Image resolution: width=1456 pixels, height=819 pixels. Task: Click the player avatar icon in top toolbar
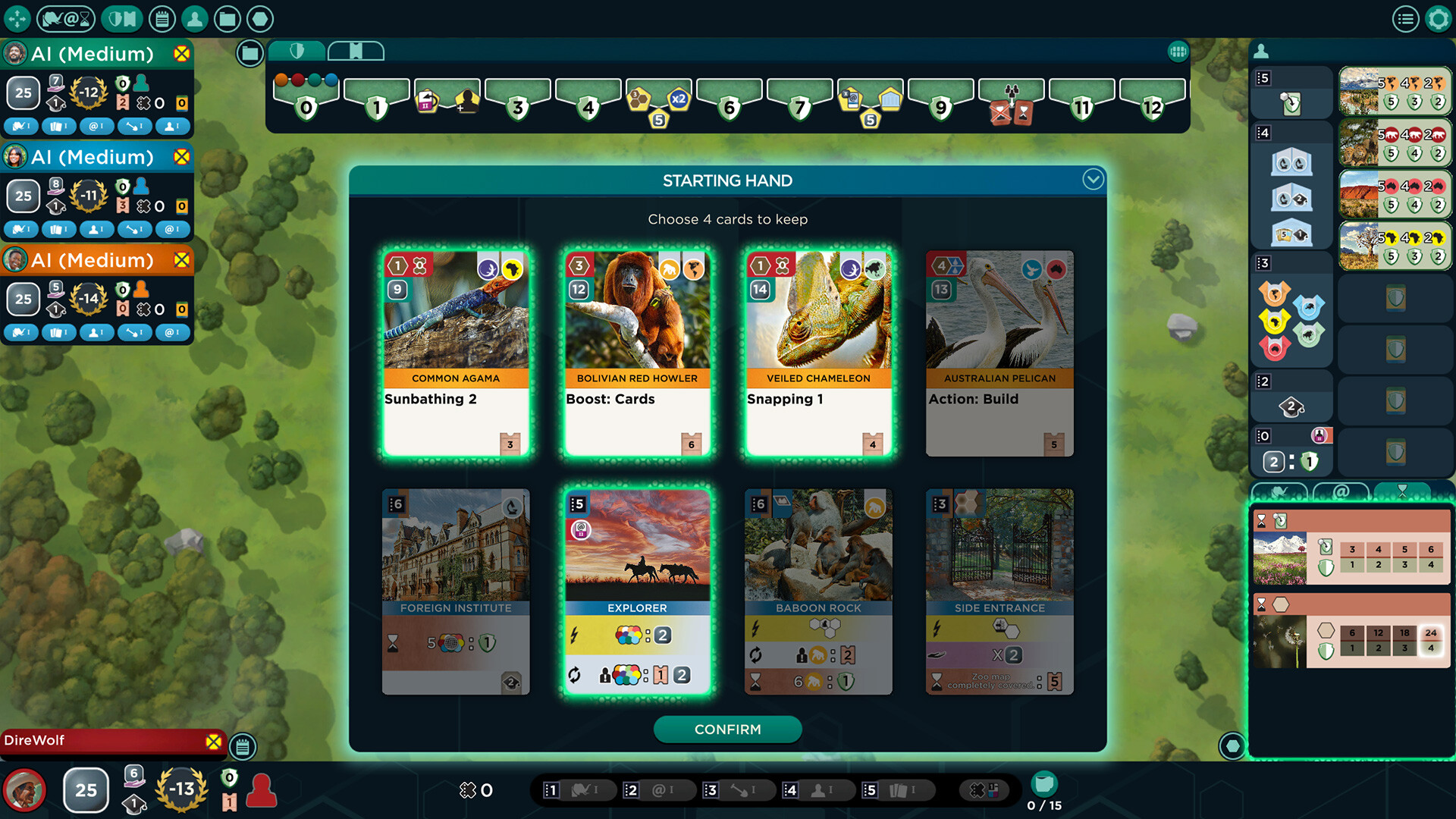pos(195,19)
